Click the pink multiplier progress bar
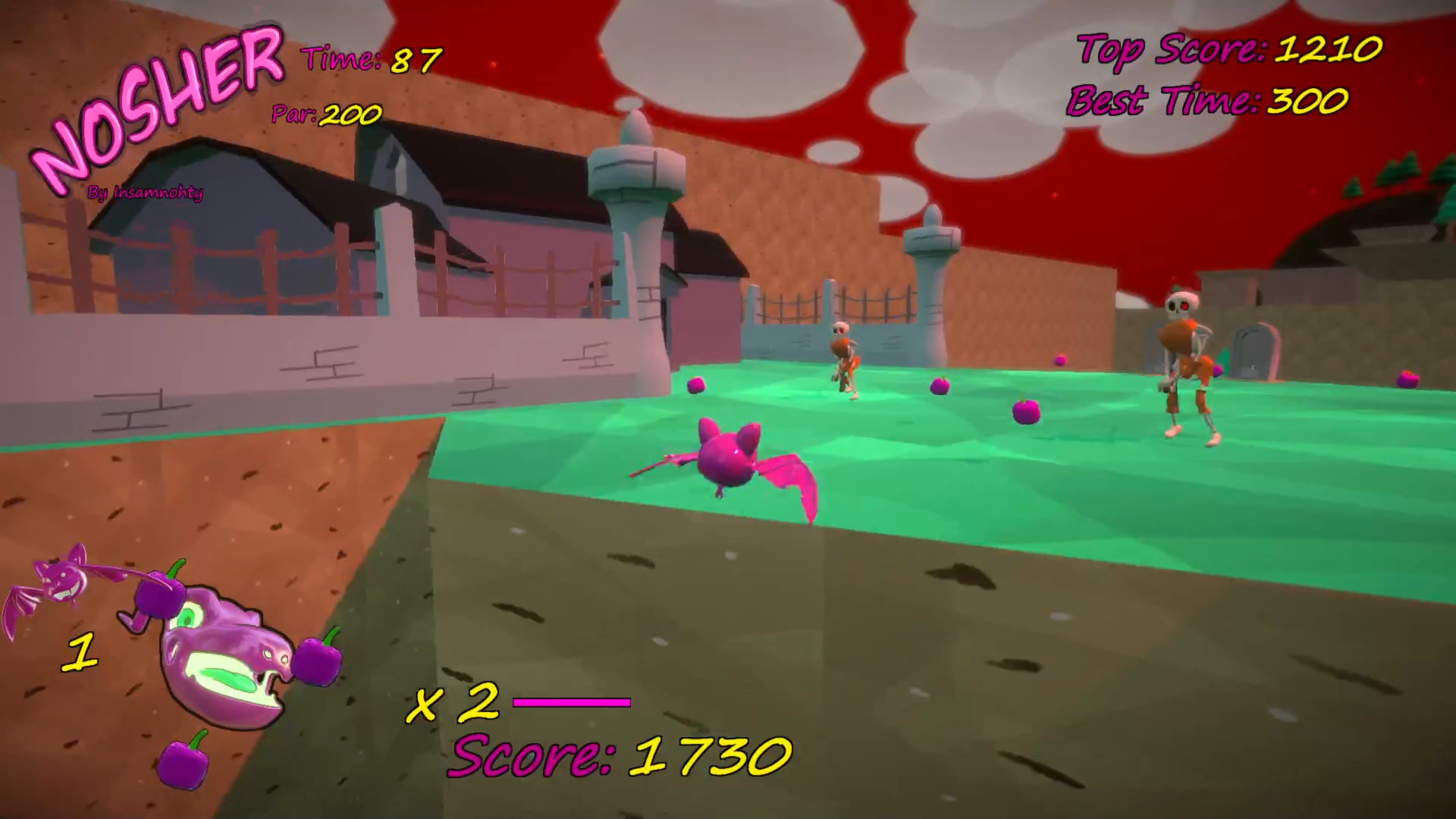Image resolution: width=1456 pixels, height=819 pixels. pos(573,701)
